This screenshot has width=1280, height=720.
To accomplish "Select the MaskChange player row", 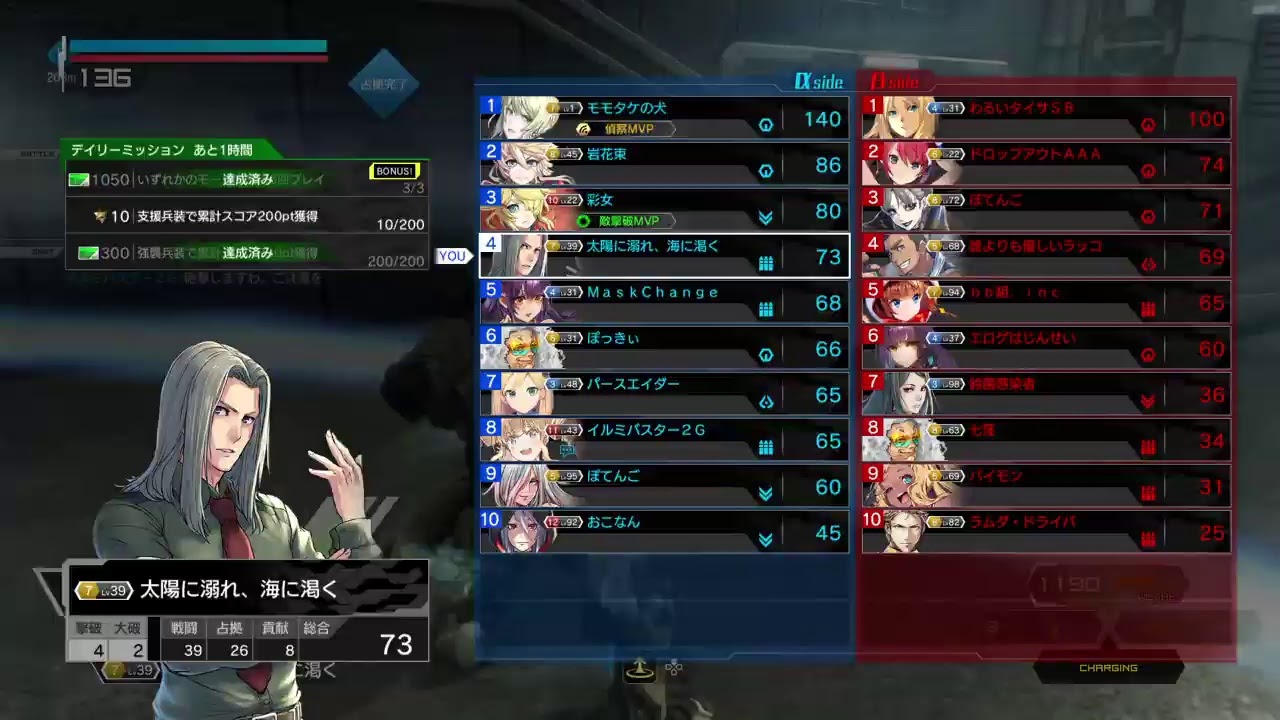I will 664,302.
